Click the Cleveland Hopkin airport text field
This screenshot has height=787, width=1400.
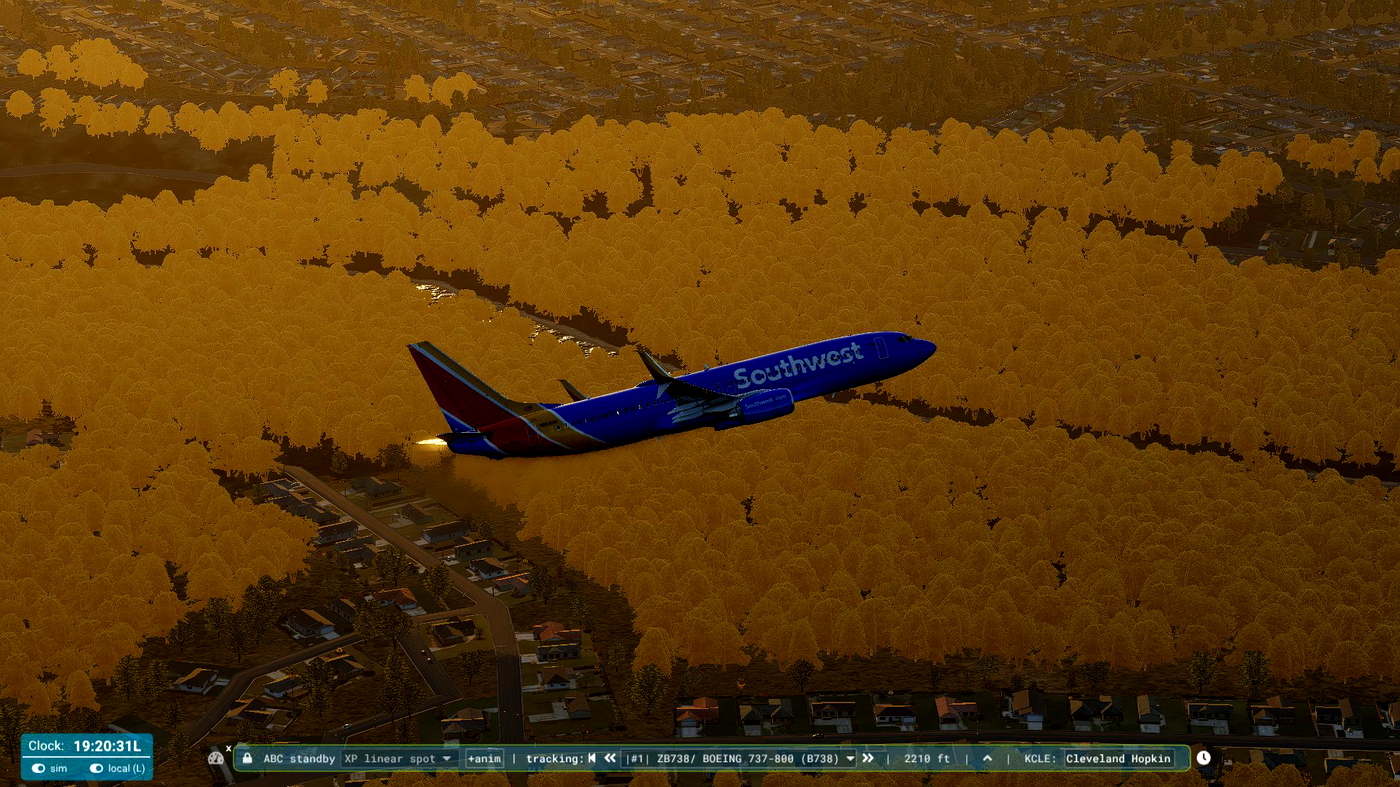(x=1120, y=758)
